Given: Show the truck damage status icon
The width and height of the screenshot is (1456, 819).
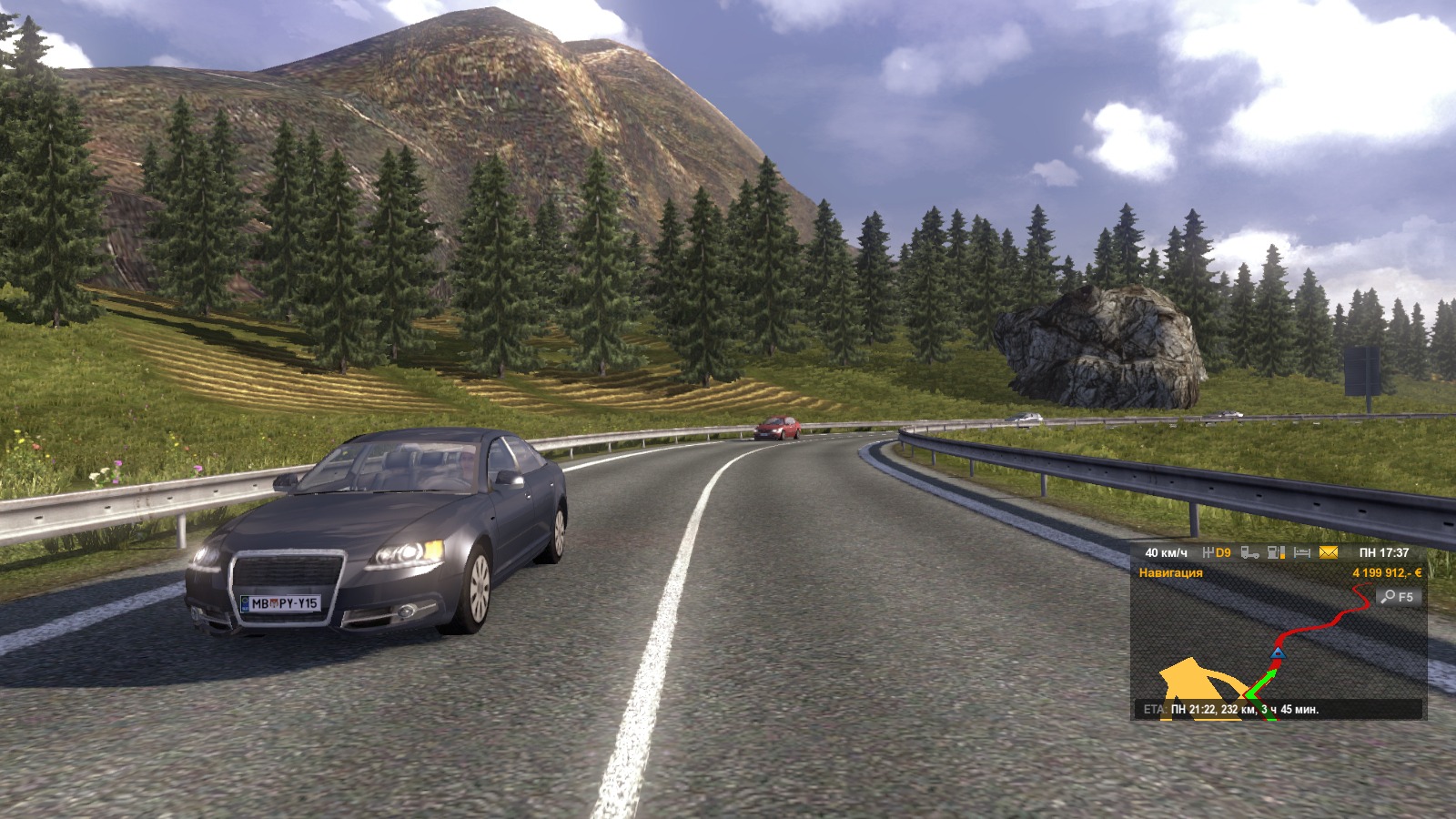Looking at the screenshot, I should (1250, 552).
